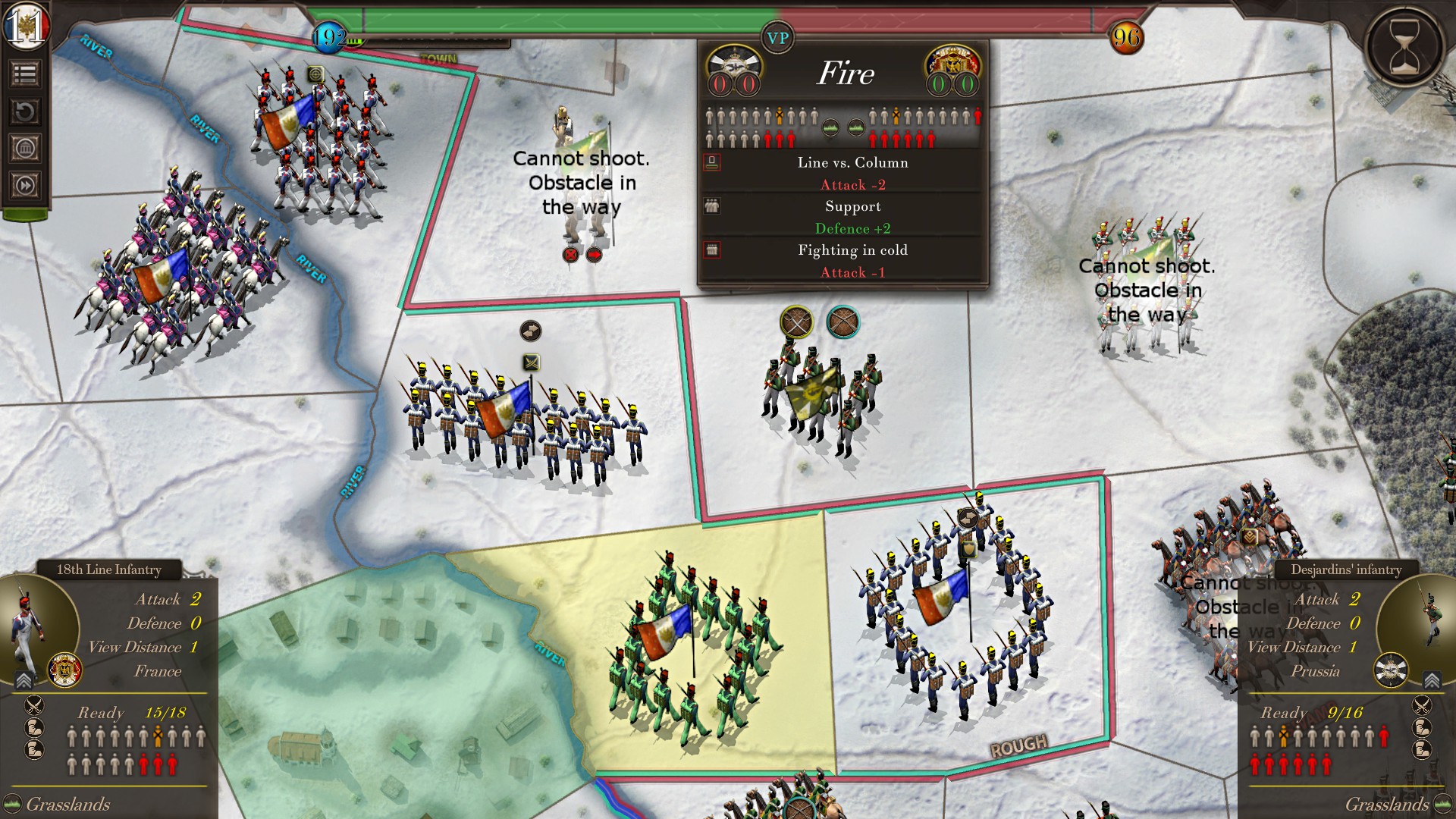The height and width of the screenshot is (819, 1456).
Task: Show rank chevrons on Desjardins' infantry
Action: click(1431, 679)
